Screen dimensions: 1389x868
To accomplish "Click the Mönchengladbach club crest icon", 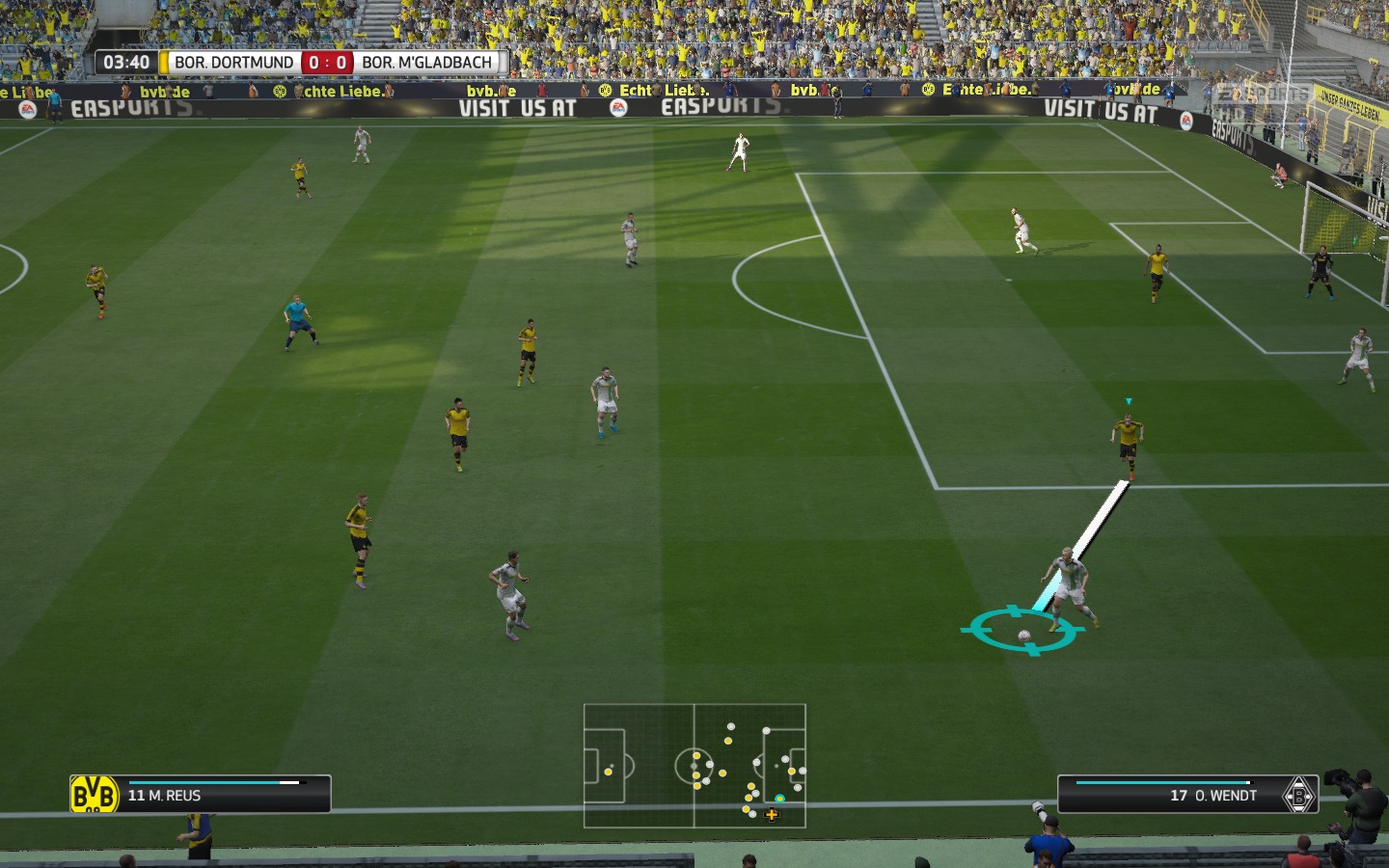I will pyautogui.click(x=1298, y=795).
